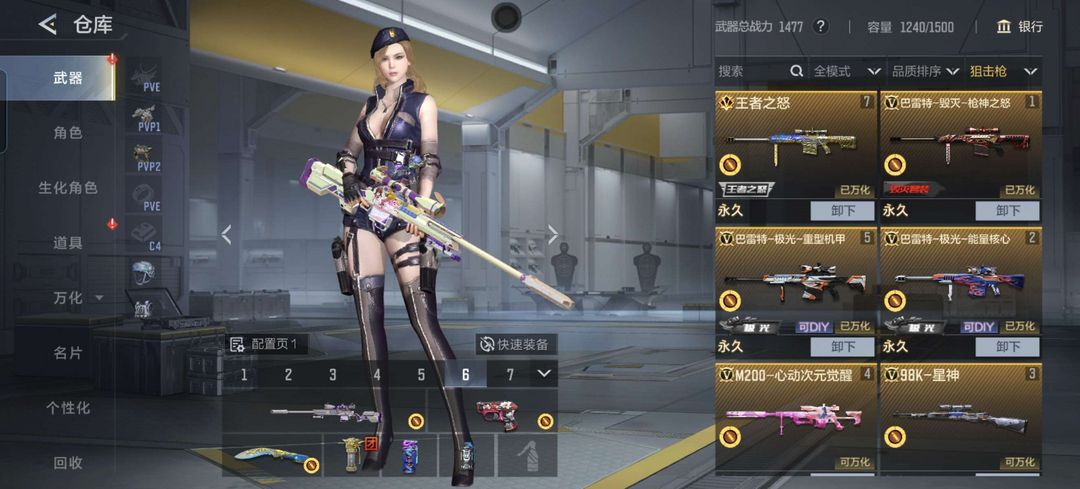
Task: Click the 快速装备 quick equip button
Action: click(515, 344)
